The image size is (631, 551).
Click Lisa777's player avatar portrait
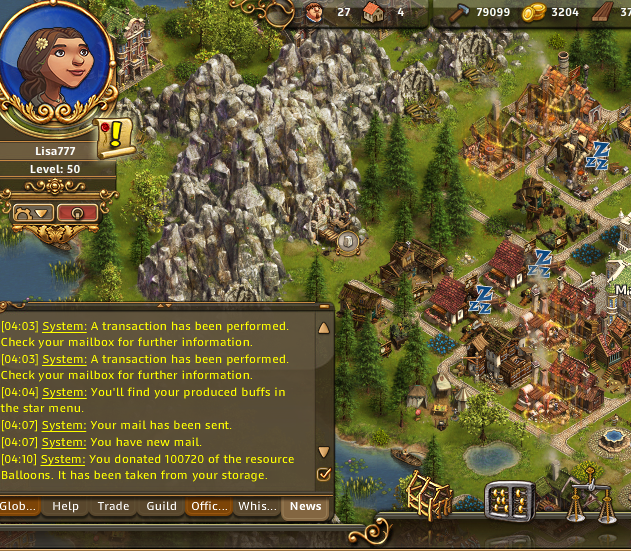(53, 72)
